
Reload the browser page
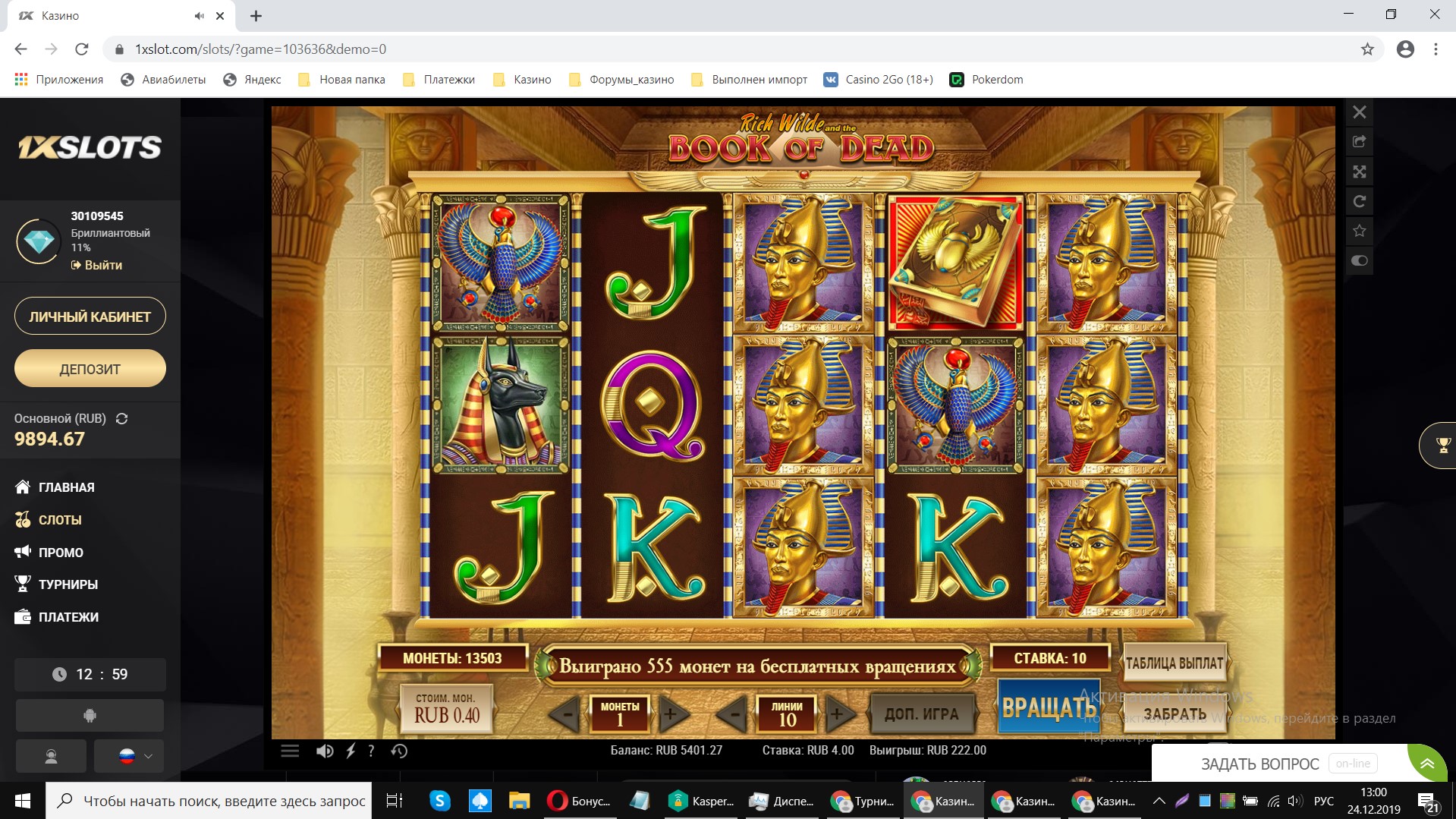coord(82,49)
